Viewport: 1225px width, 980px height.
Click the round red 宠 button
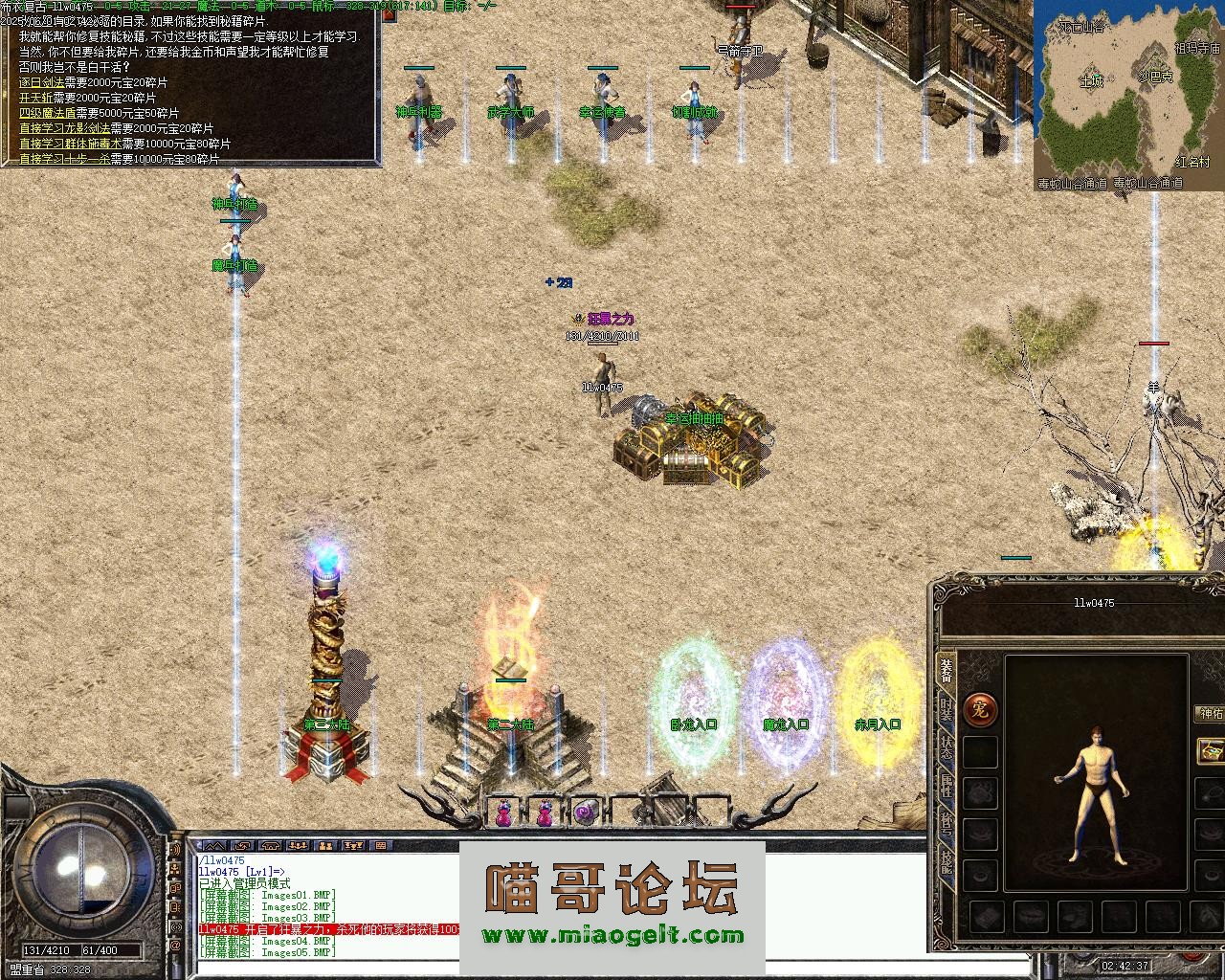pyautogui.click(x=980, y=709)
